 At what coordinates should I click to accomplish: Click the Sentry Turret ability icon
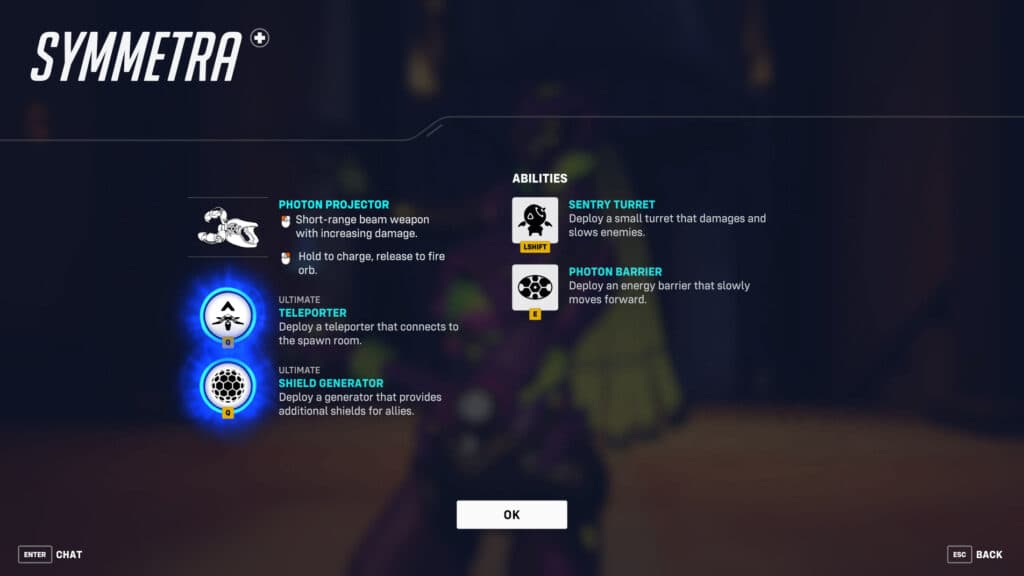pos(535,219)
